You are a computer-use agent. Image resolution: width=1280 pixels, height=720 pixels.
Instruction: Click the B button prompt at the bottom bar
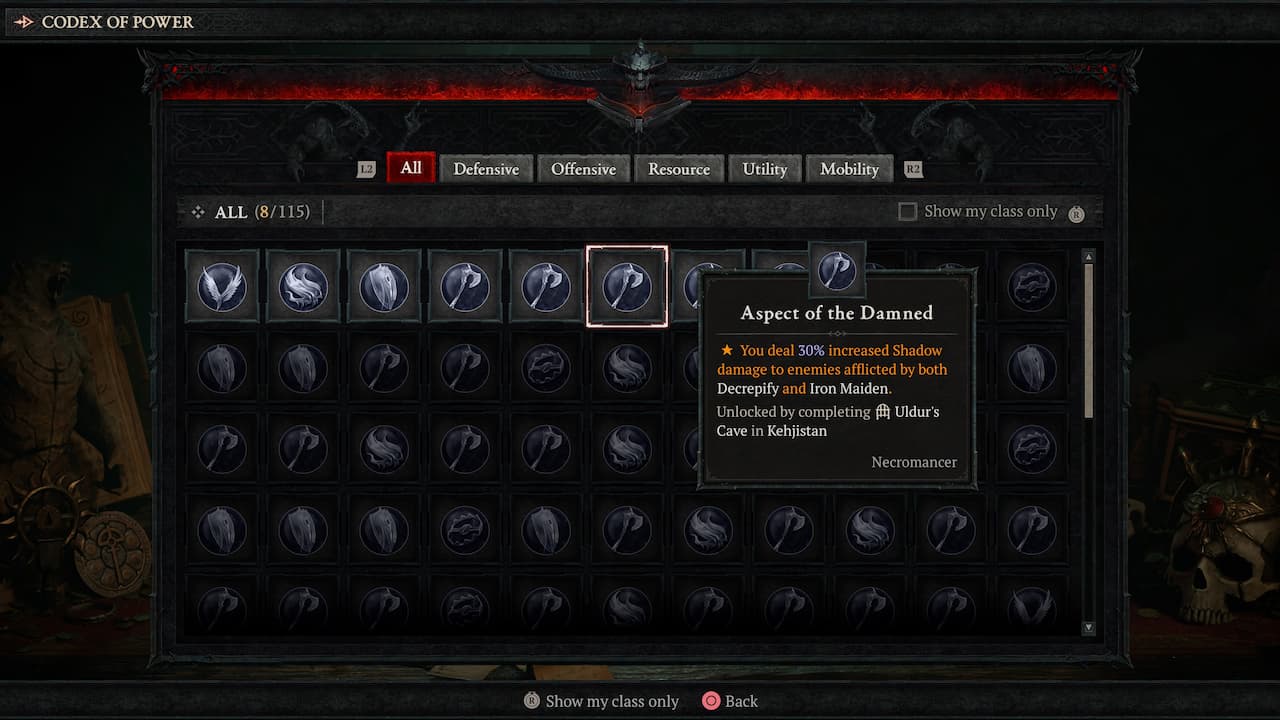point(530,701)
